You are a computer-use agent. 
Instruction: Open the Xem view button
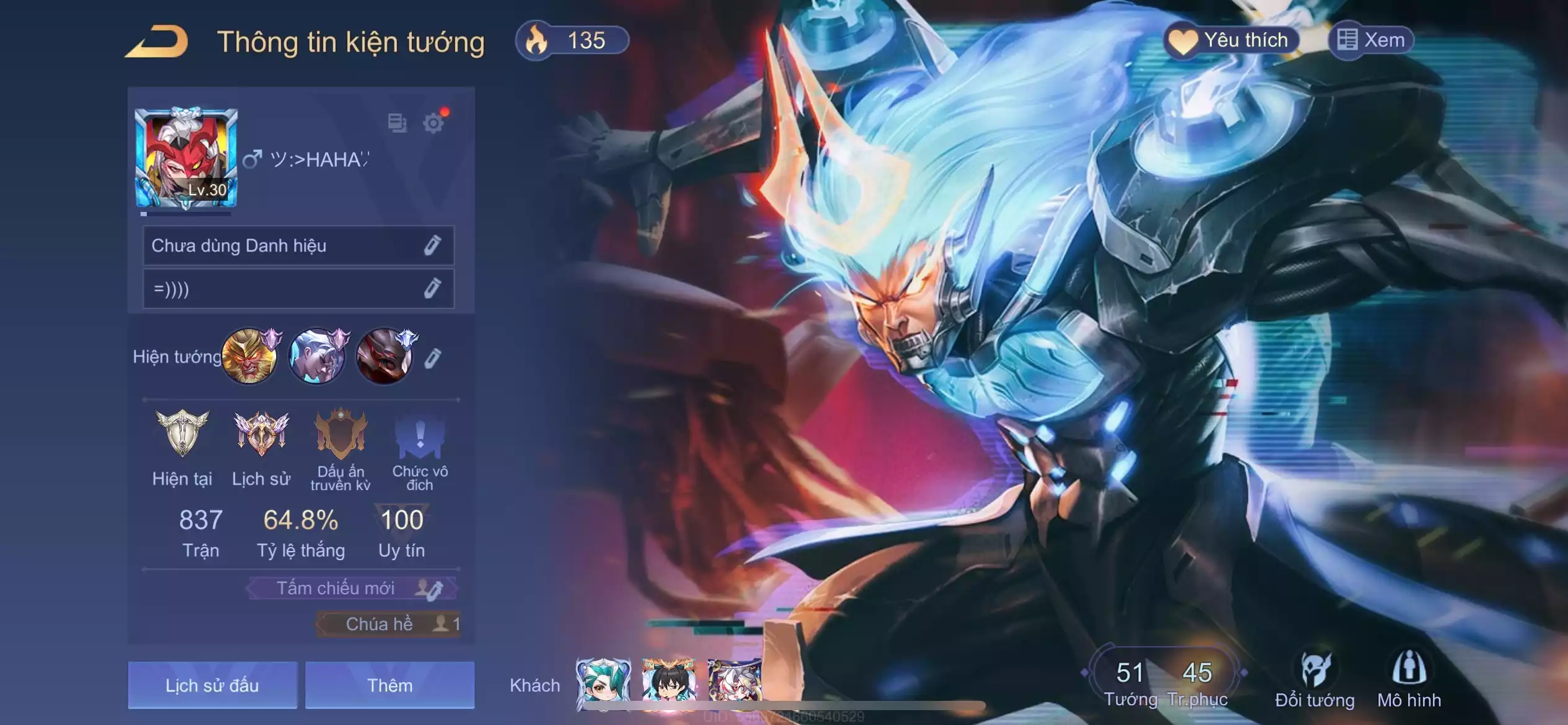pyautogui.click(x=1371, y=41)
